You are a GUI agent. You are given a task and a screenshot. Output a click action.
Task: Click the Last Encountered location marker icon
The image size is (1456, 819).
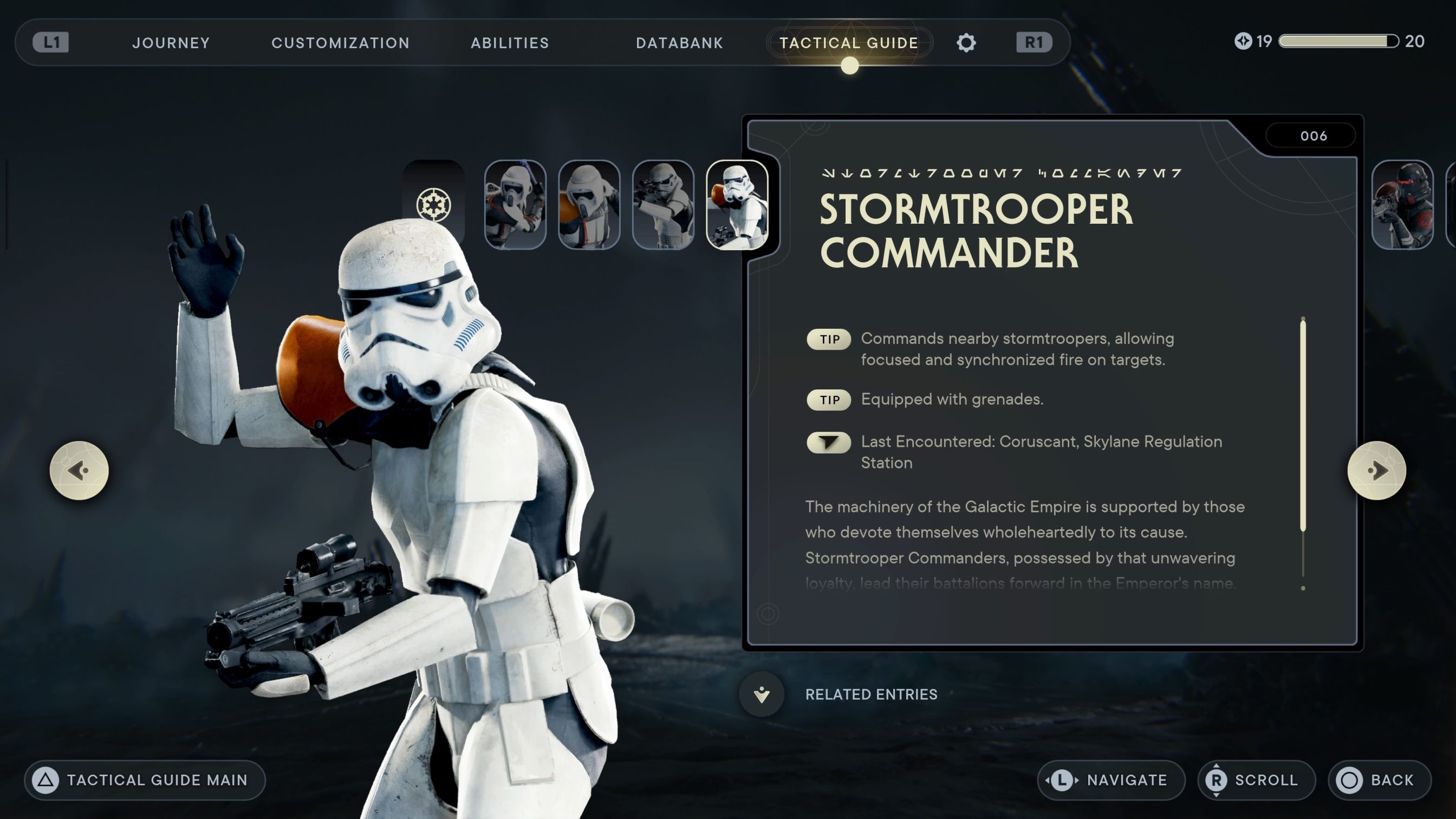click(x=828, y=443)
